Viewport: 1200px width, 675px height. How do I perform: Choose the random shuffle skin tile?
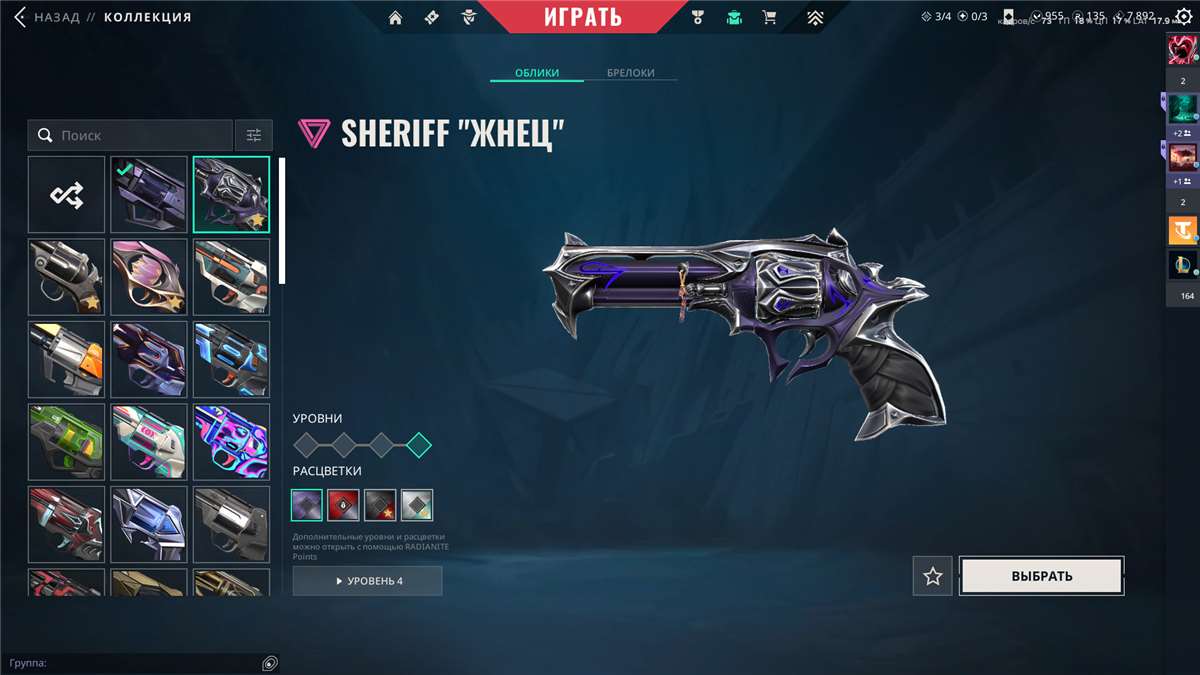66,195
